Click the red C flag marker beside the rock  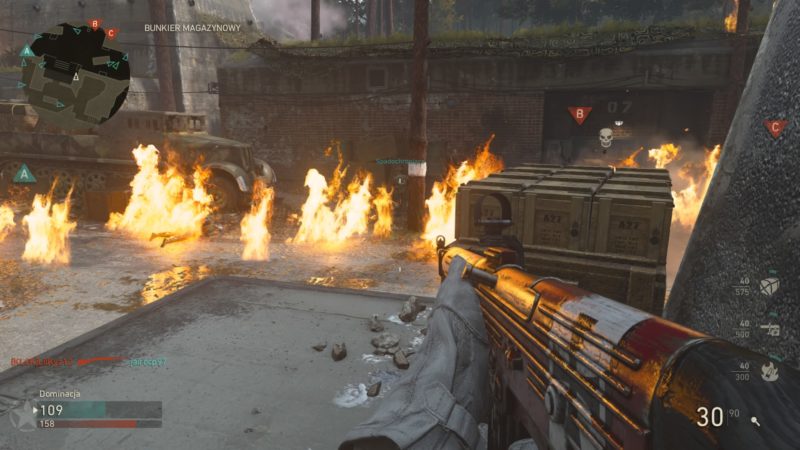[x=775, y=128]
